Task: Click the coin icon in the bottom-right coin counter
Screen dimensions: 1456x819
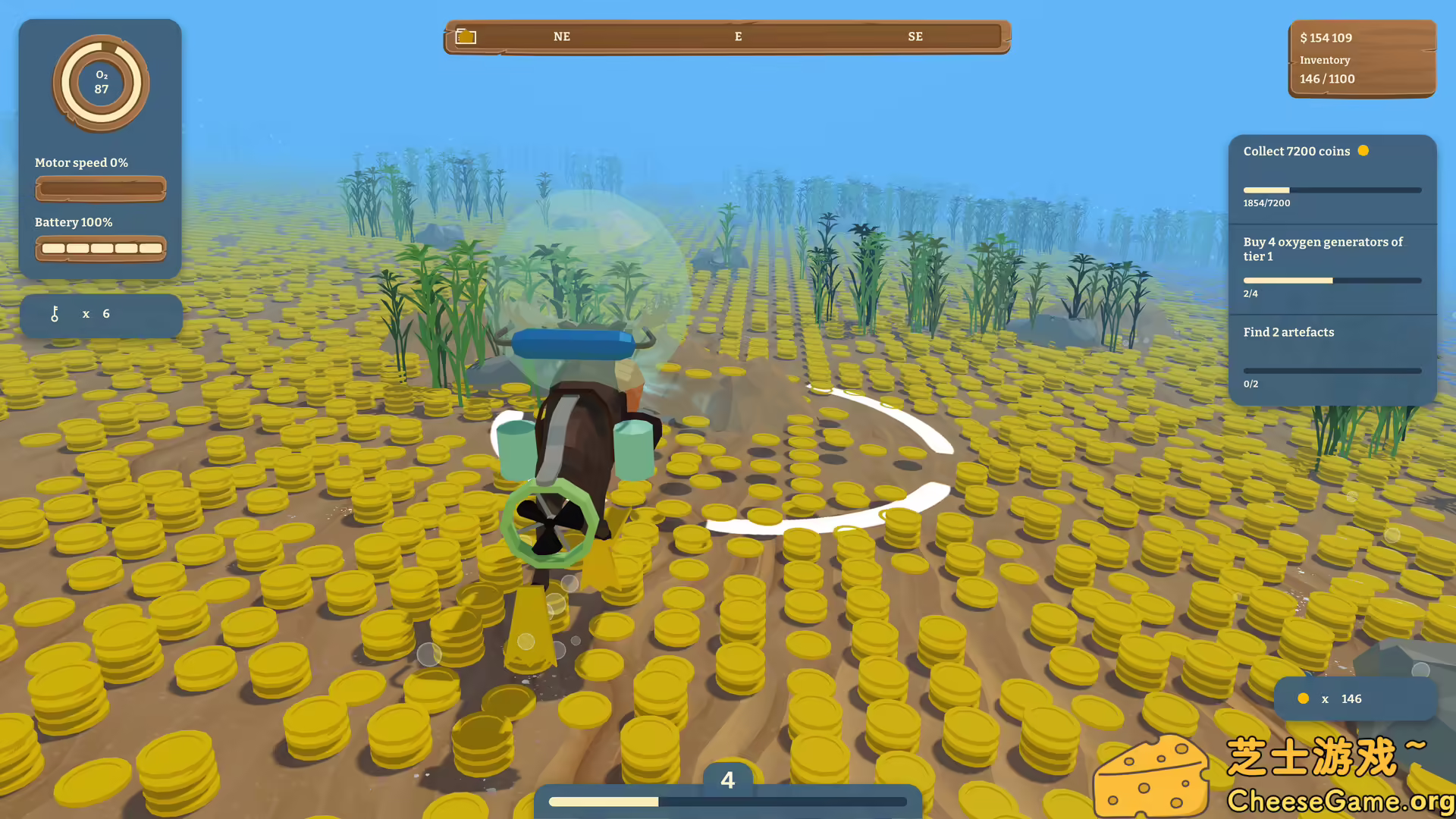Action: pos(1303,698)
